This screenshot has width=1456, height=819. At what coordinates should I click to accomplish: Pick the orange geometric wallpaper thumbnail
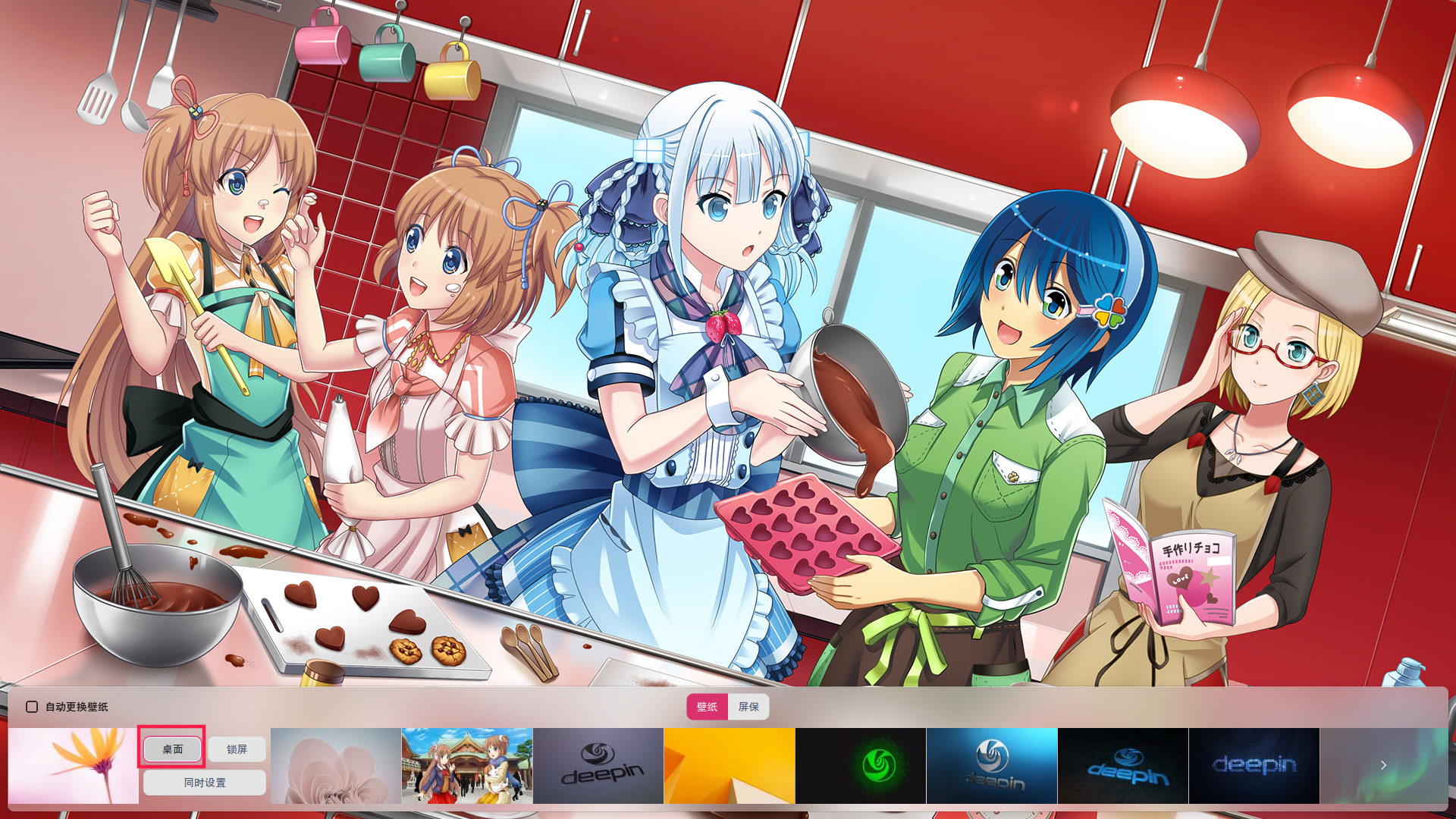[x=730, y=766]
